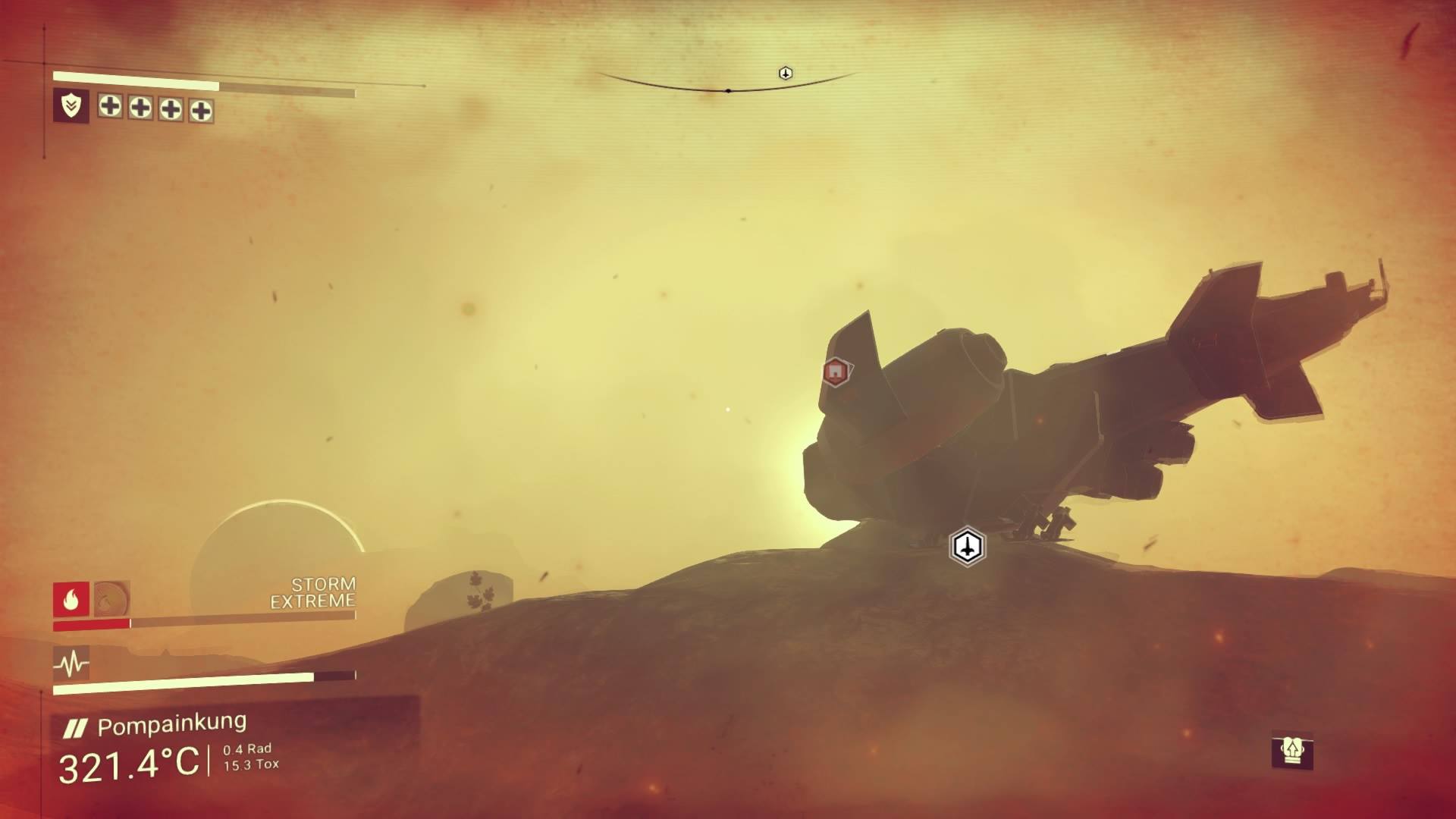The height and width of the screenshot is (819, 1456).
Task: Open the upload notification icon
Action: 1291,751
